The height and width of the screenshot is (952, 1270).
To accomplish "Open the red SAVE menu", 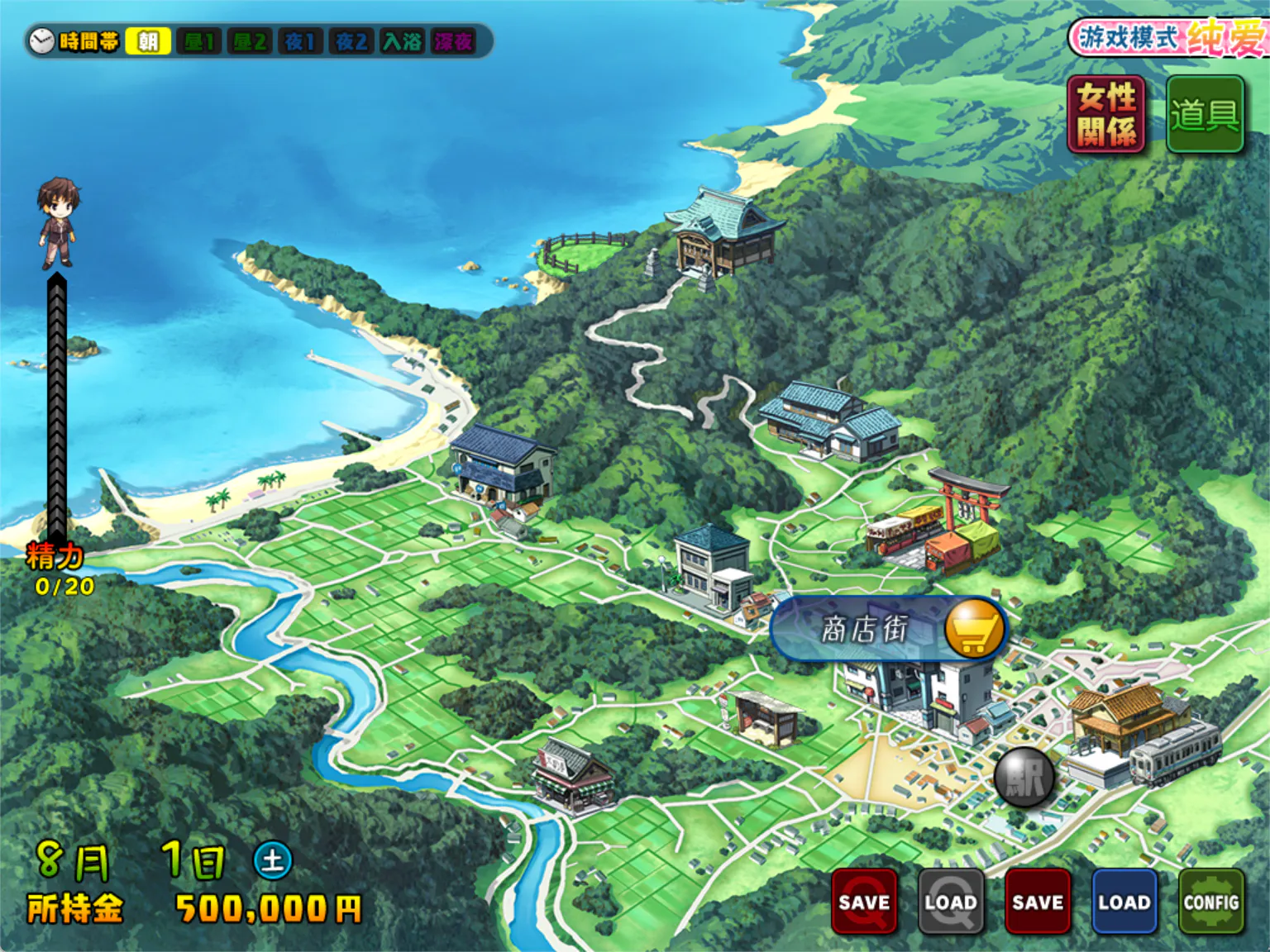I will [x=1038, y=902].
